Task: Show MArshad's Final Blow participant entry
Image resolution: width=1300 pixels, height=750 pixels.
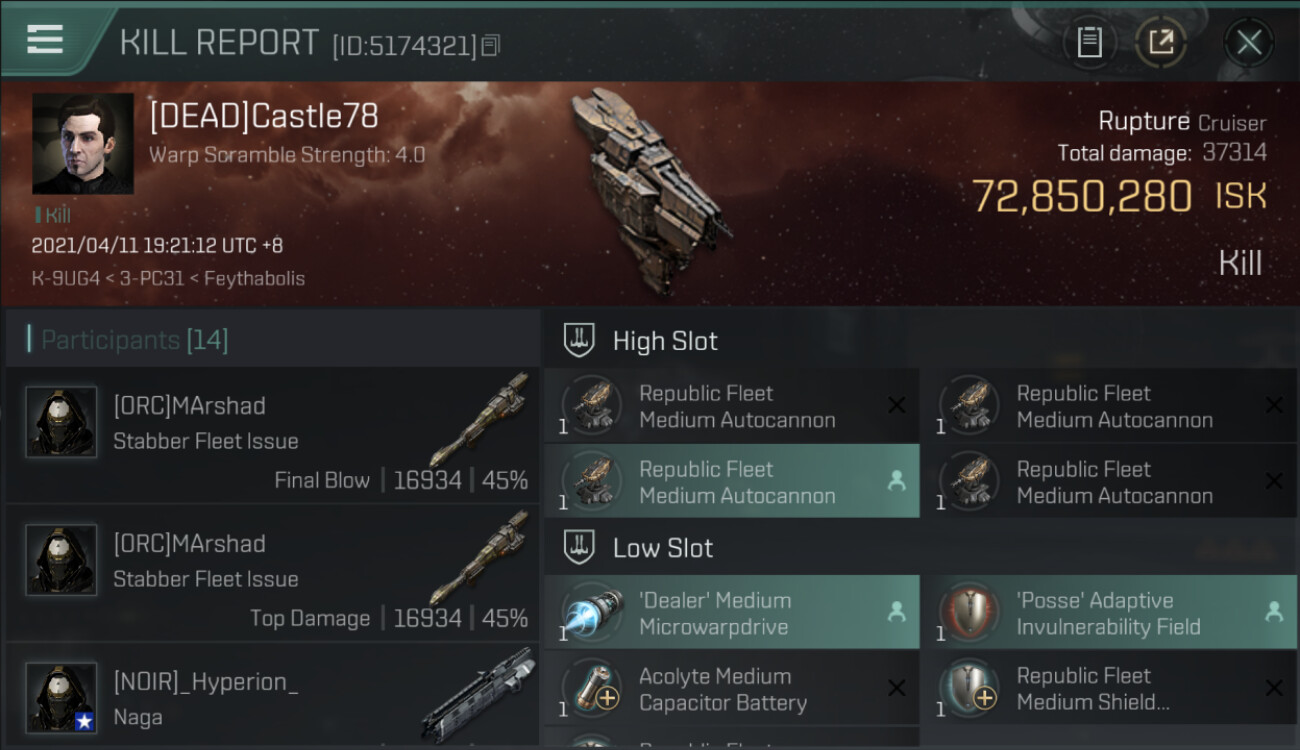Action: point(272,435)
